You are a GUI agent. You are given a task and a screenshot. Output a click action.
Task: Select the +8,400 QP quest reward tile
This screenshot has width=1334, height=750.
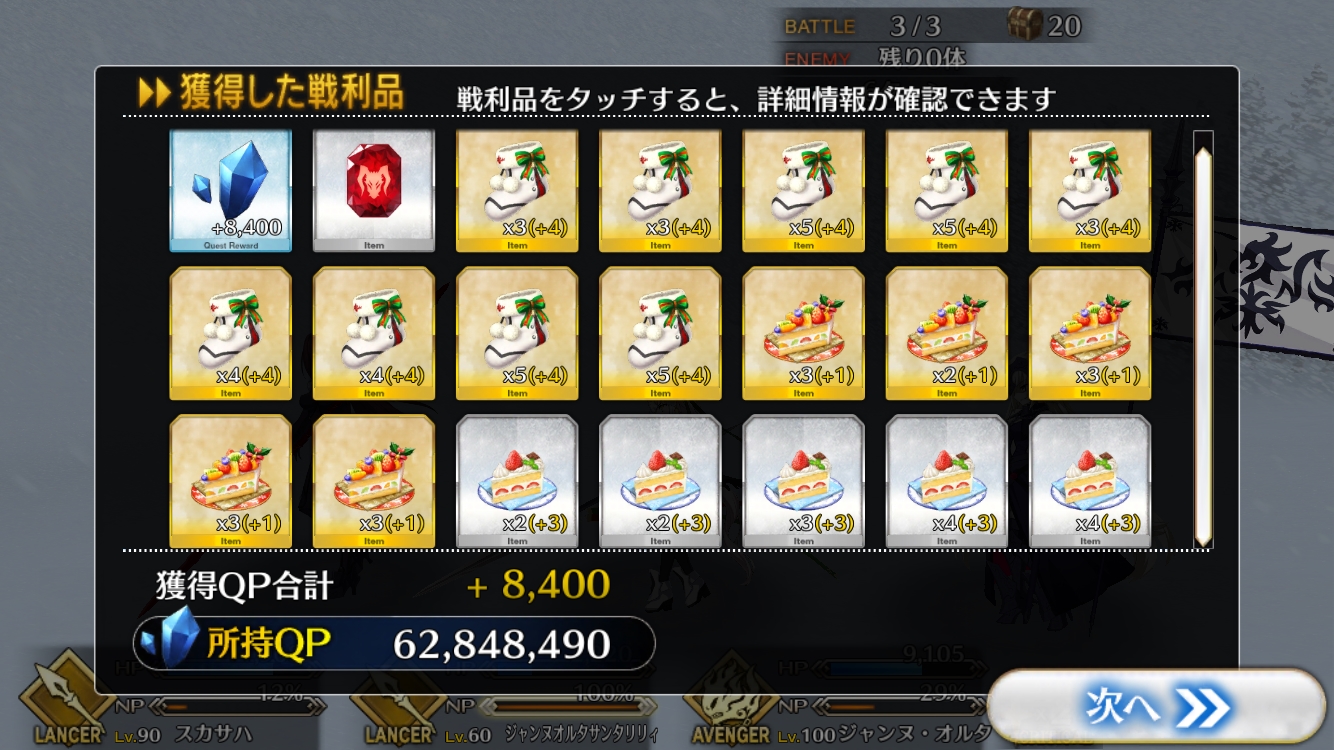tap(231, 190)
